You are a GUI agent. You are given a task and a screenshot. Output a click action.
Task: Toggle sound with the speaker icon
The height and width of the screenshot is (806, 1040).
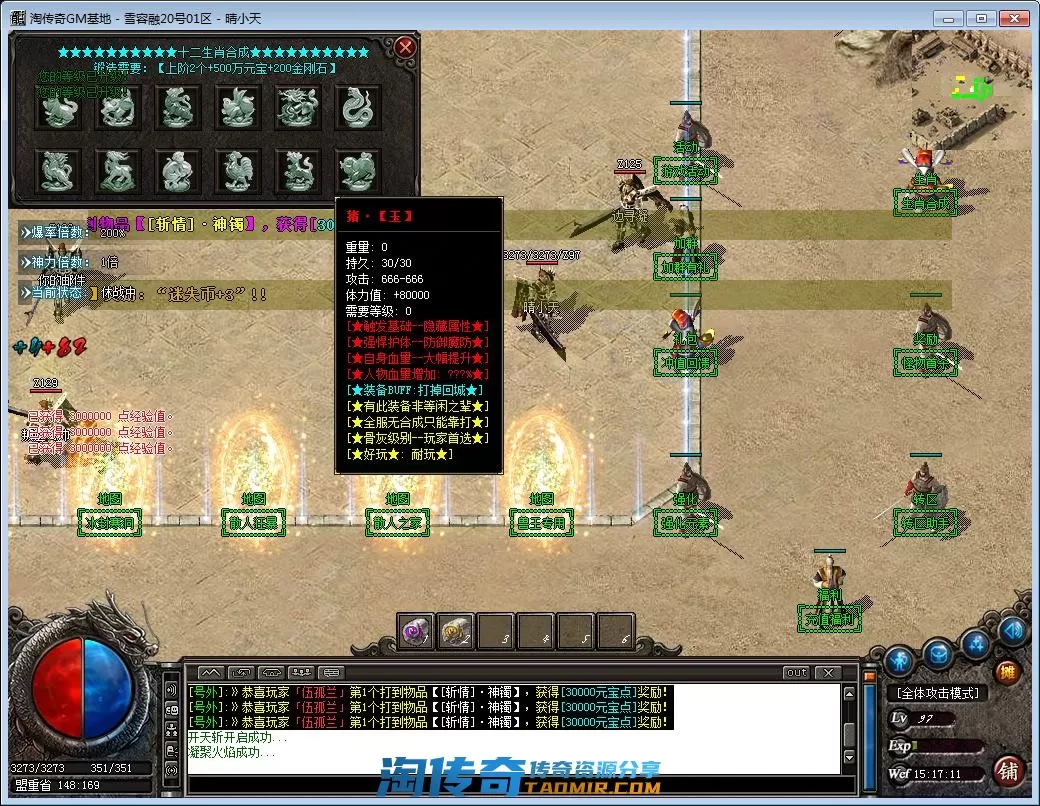[x=1014, y=631]
